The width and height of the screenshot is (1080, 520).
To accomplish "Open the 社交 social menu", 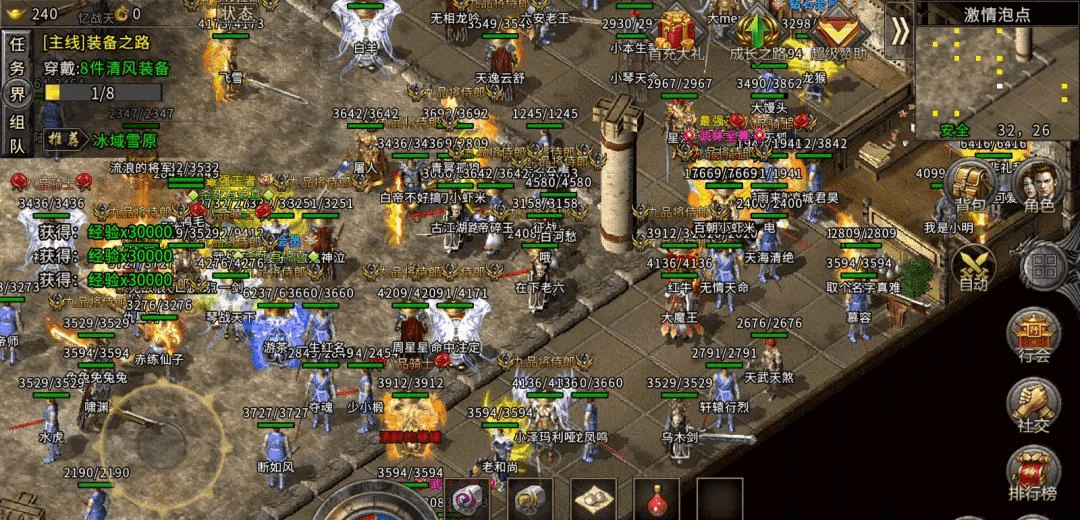I will 1034,405.
